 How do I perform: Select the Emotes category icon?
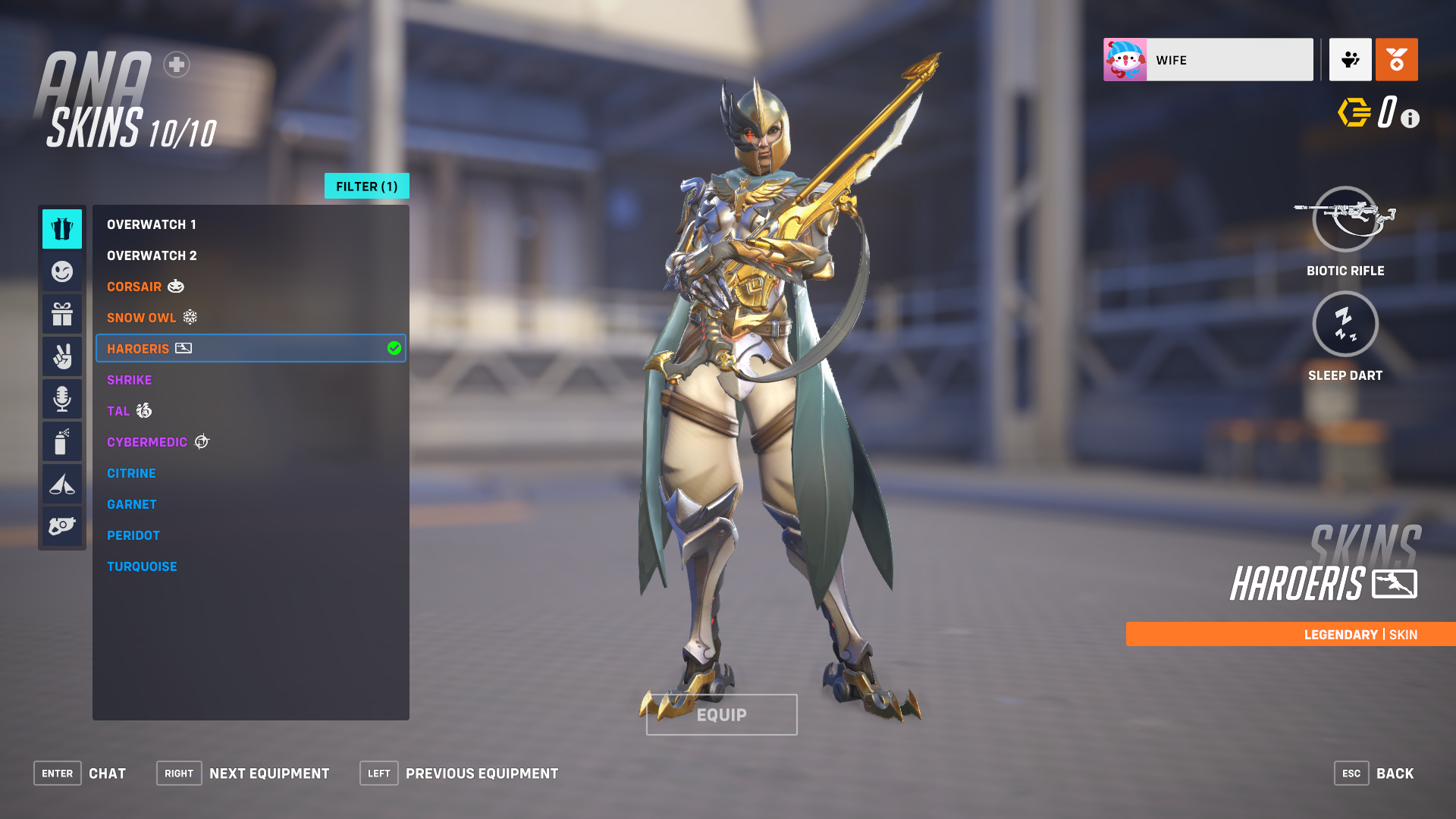tap(62, 271)
